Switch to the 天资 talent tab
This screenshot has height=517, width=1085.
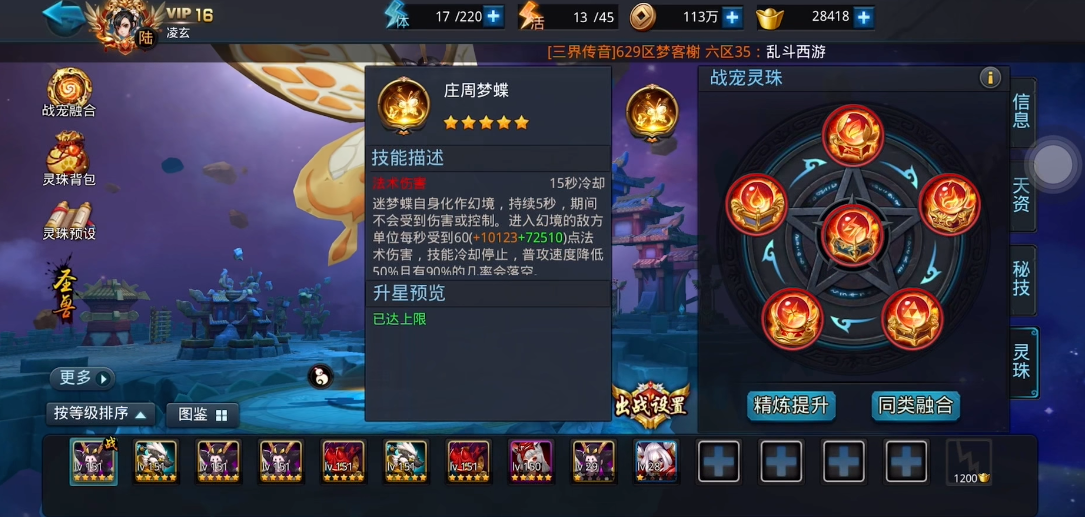click(x=1021, y=196)
